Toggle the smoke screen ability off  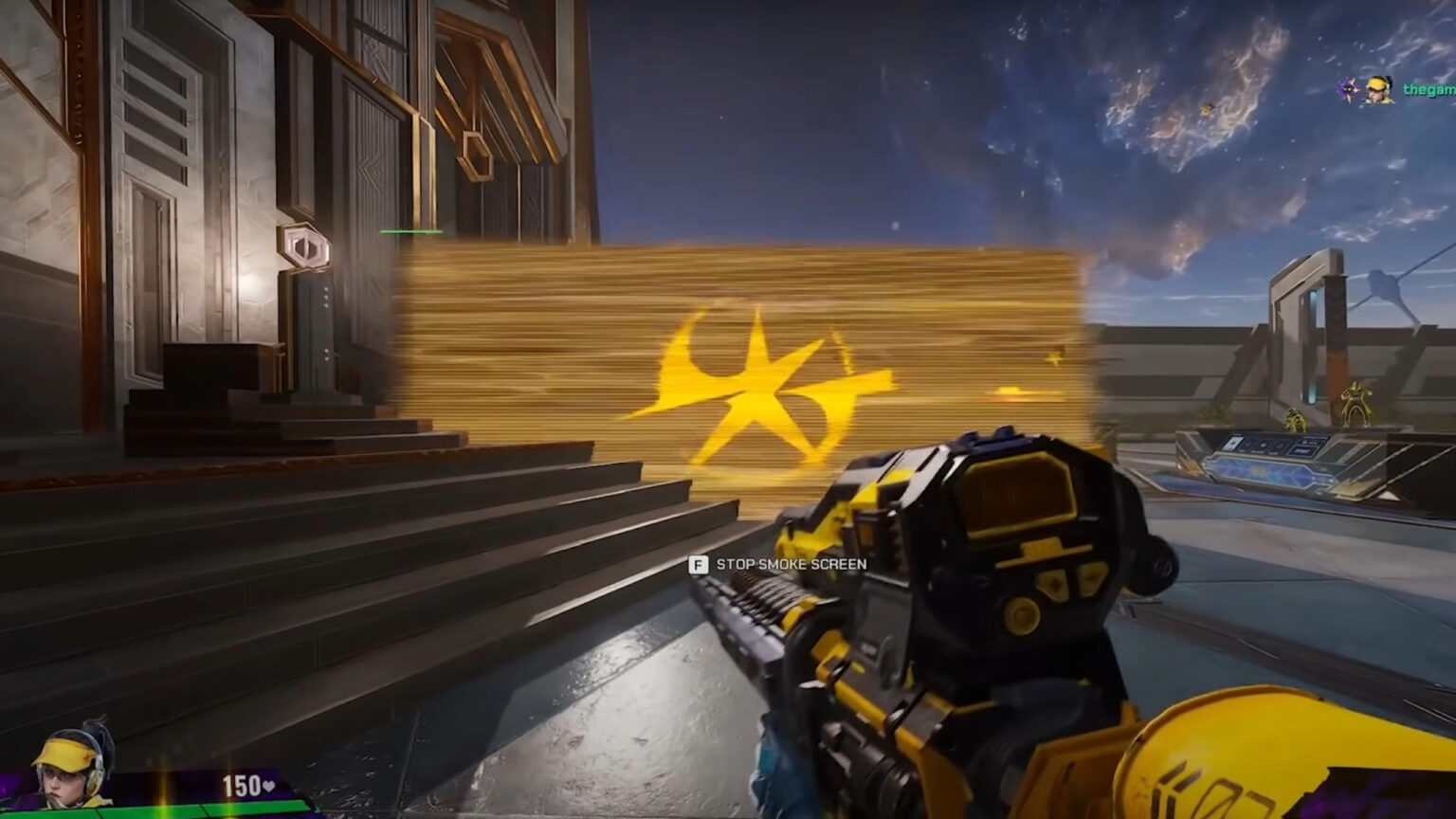coord(698,565)
